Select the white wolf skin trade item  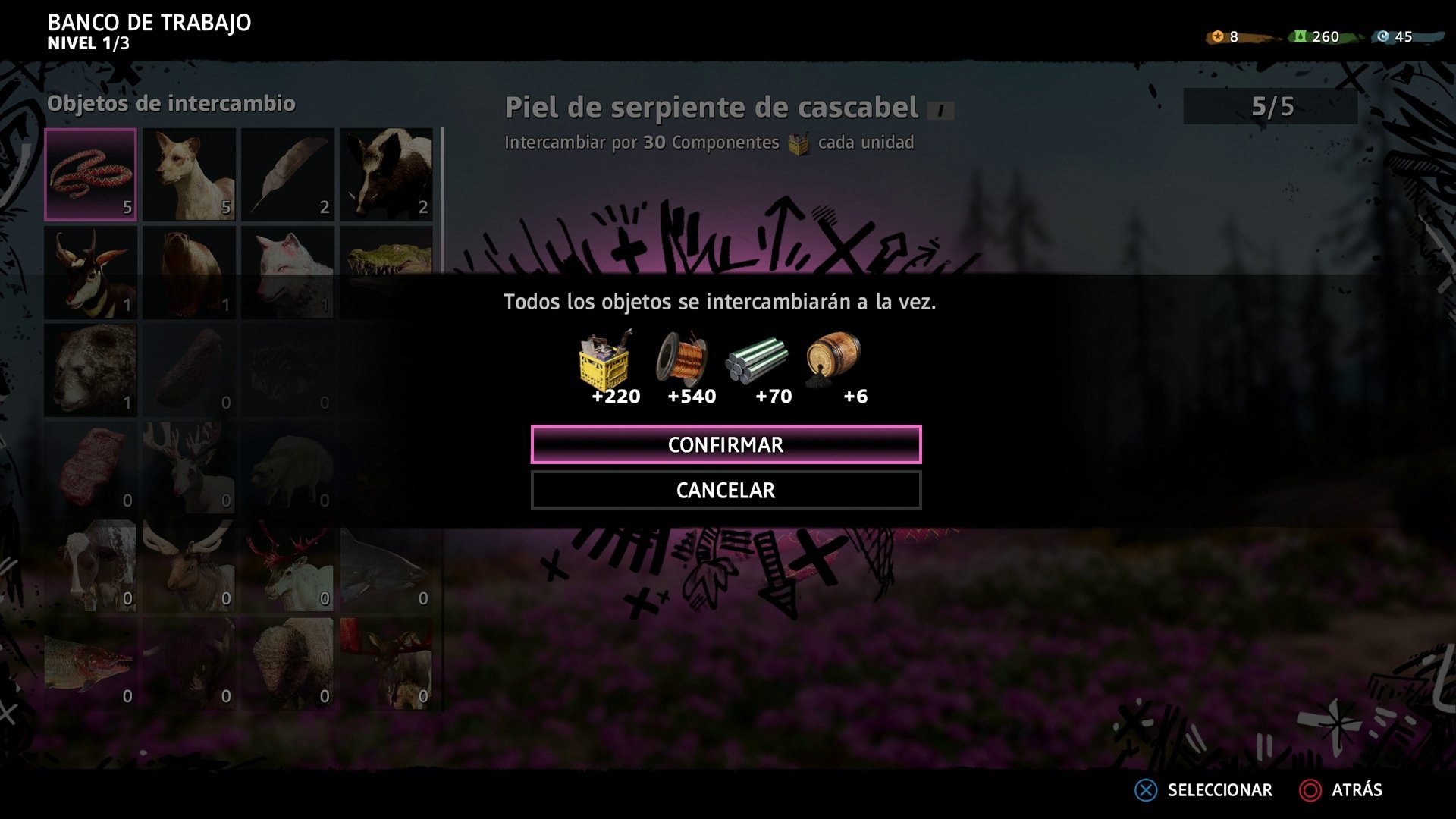coord(287,273)
